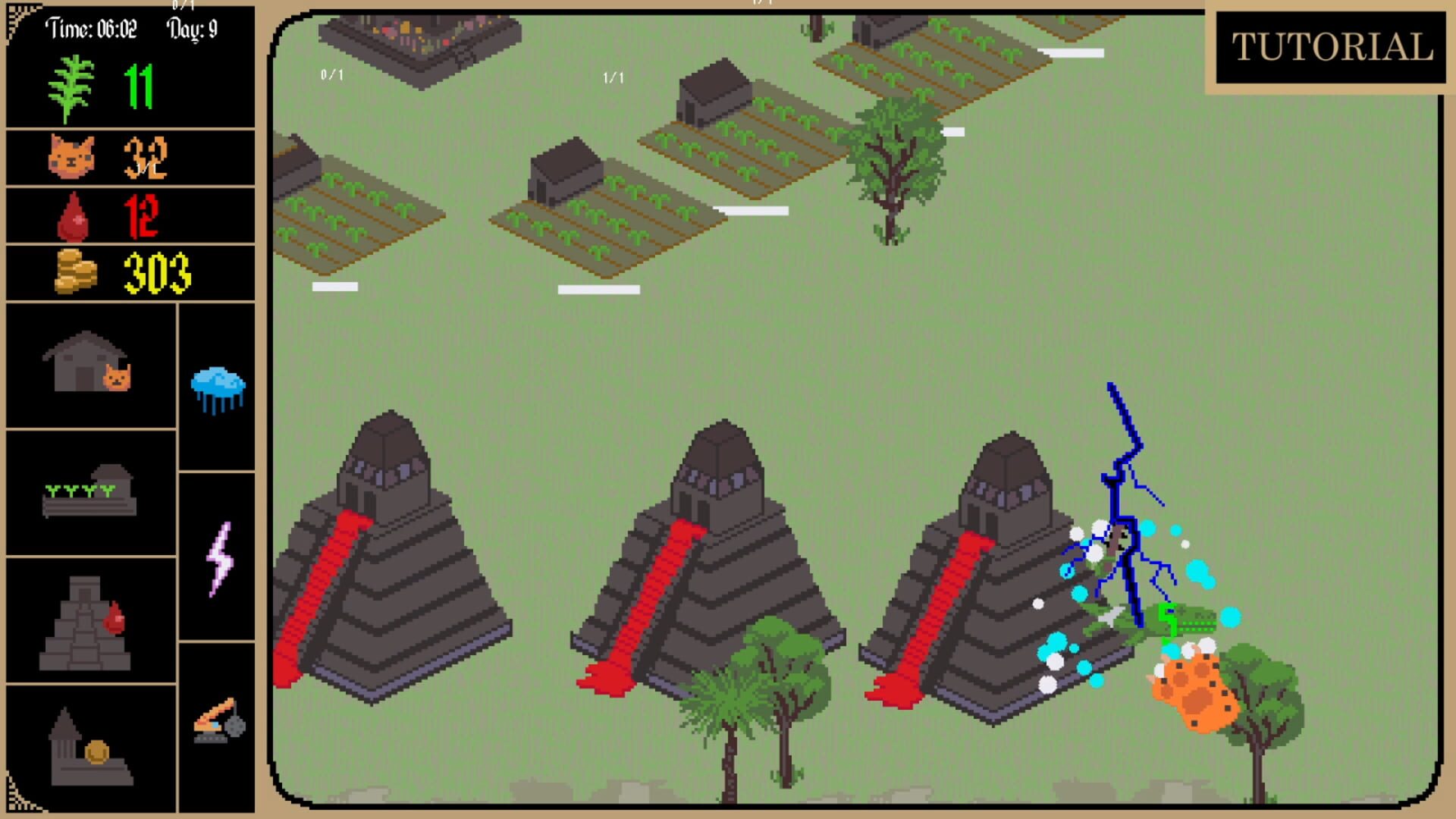Open the TUTORIAL panel
This screenshot has width=1456, height=819.
click(x=1330, y=47)
